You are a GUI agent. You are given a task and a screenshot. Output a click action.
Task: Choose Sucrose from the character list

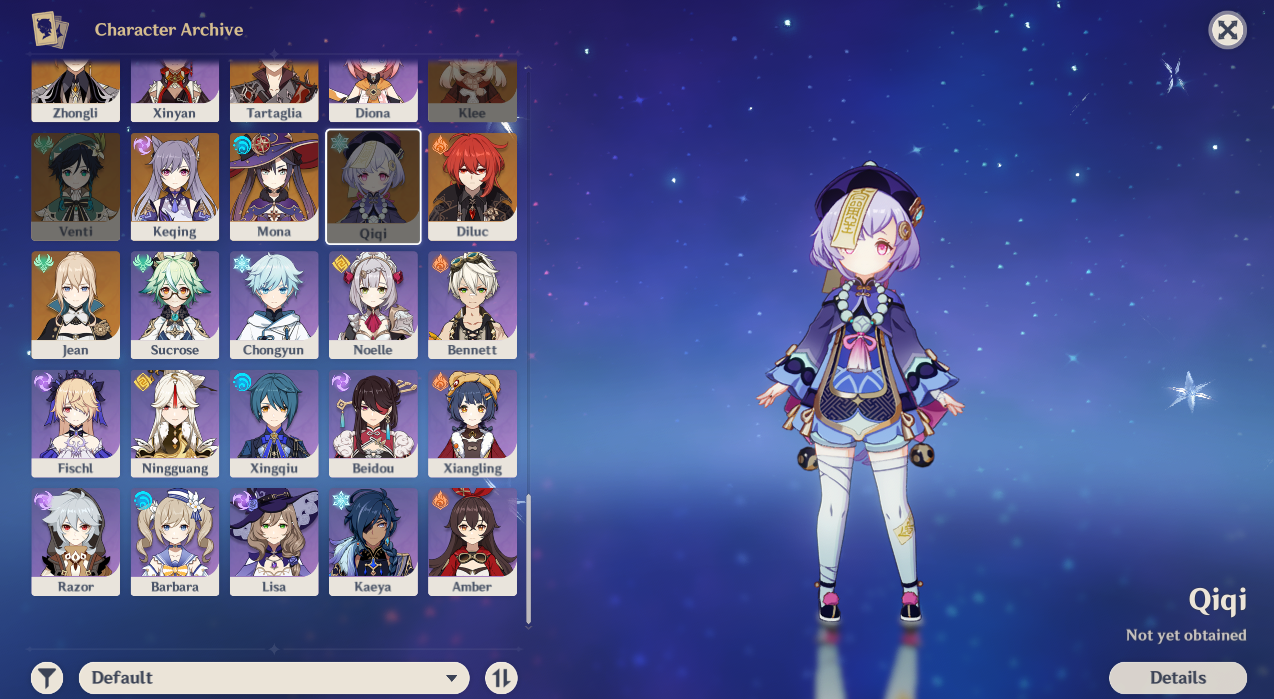(175, 304)
